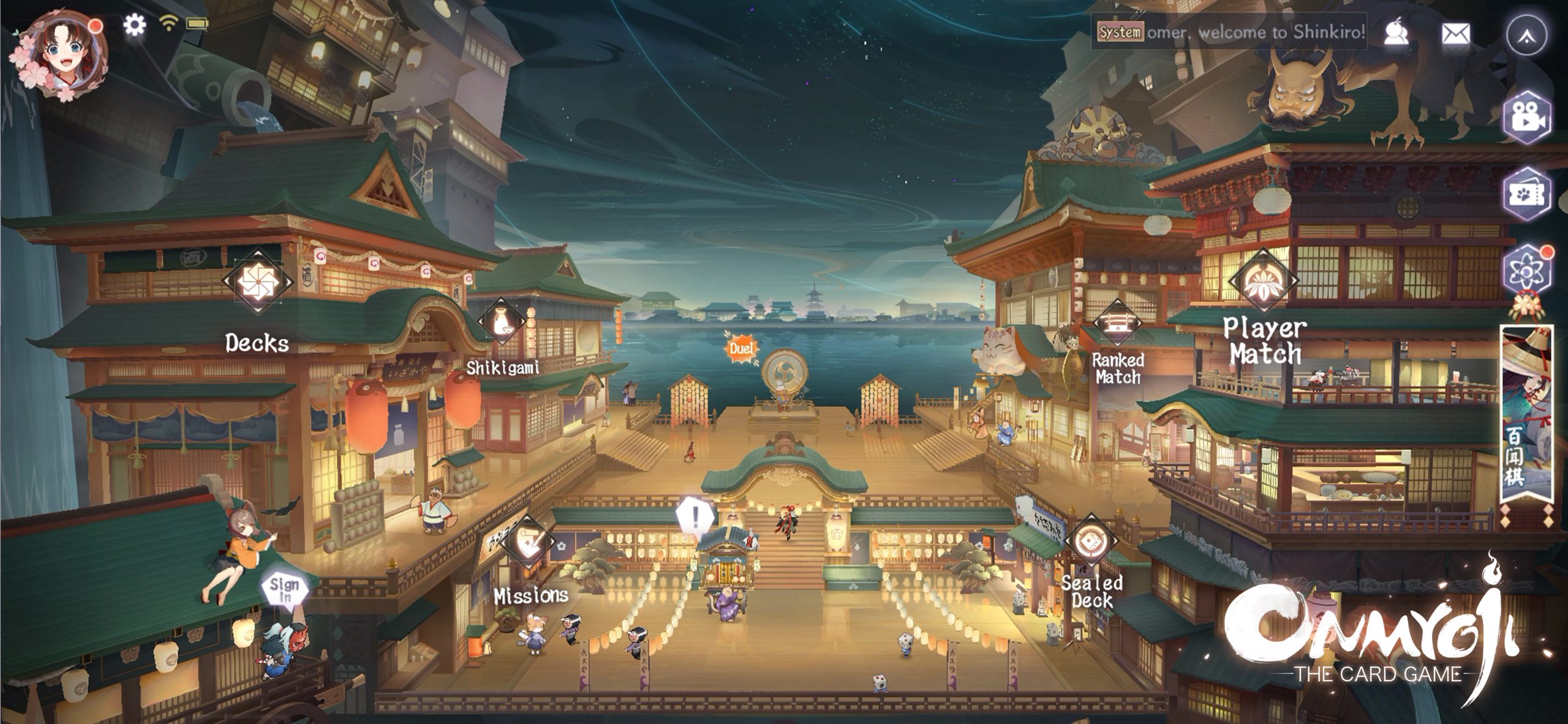
Task: Open the event banner with straw-hat character
Action: (x=1528, y=423)
